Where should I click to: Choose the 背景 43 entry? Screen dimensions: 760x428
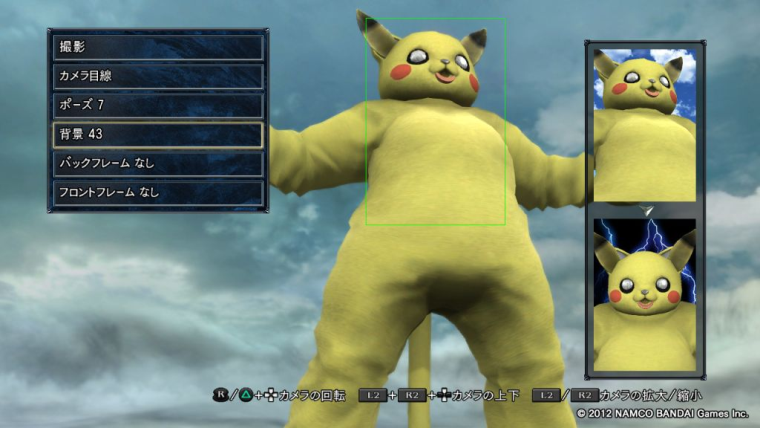point(158,134)
